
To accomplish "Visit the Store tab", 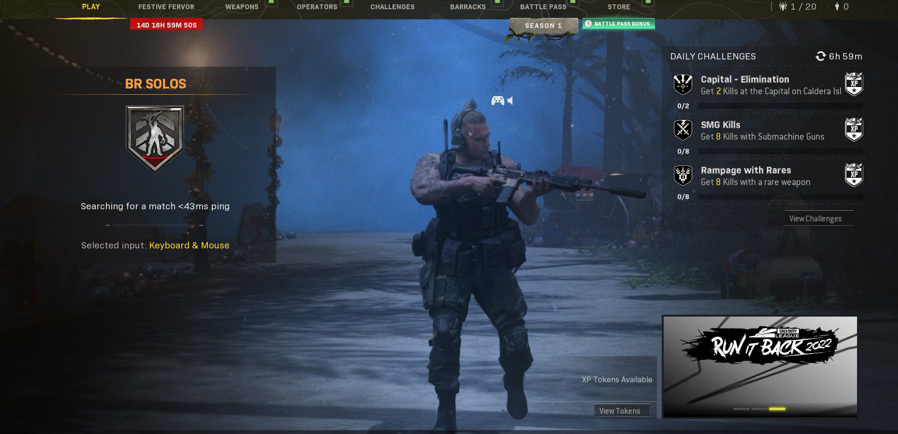I will pyautogui.click(x=619, y=7).
